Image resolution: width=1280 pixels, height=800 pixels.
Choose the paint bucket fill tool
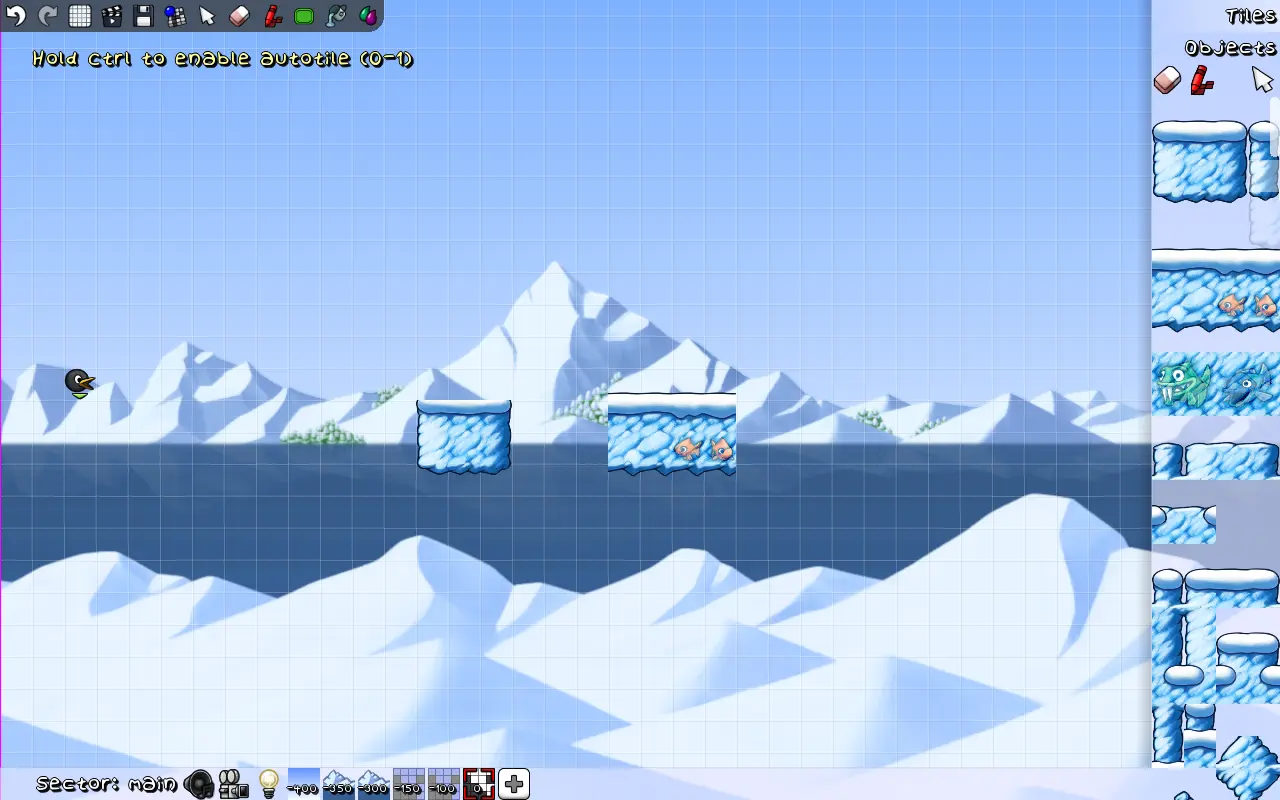[334, 15]
